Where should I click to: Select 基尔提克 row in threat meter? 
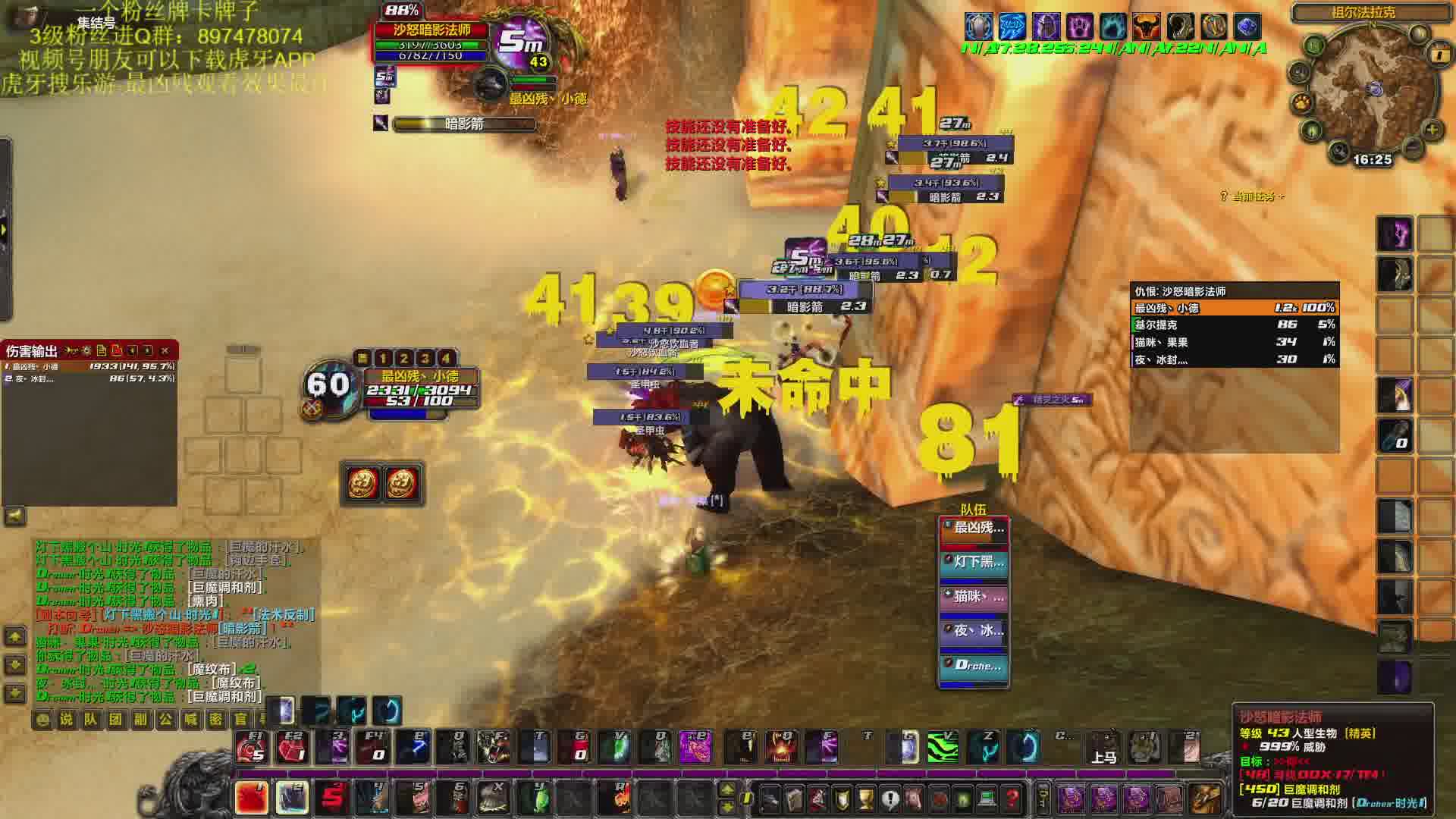click(1233, 325)
